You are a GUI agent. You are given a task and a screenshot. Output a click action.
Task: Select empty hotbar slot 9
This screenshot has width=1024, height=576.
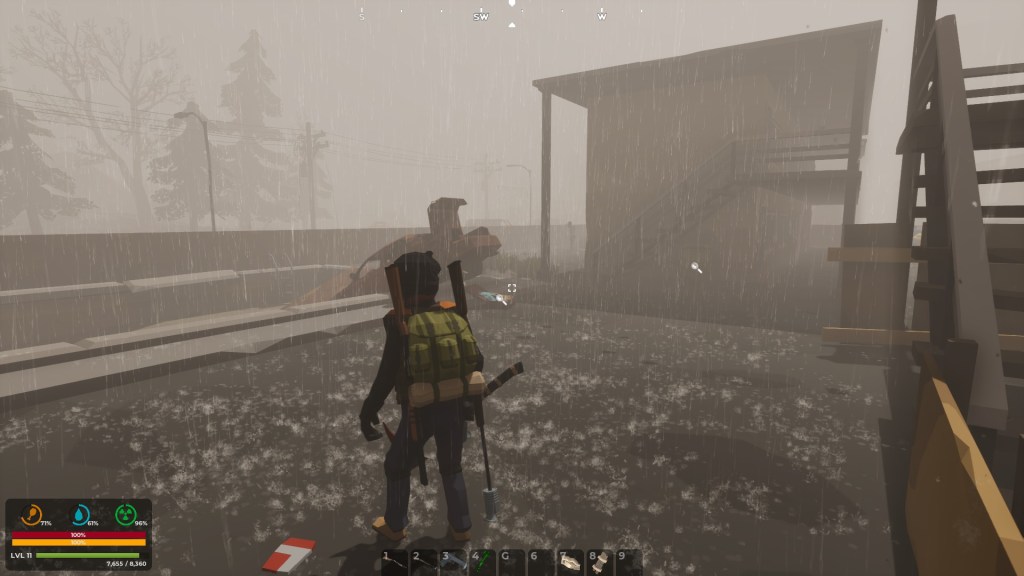[x=627, y=561]
